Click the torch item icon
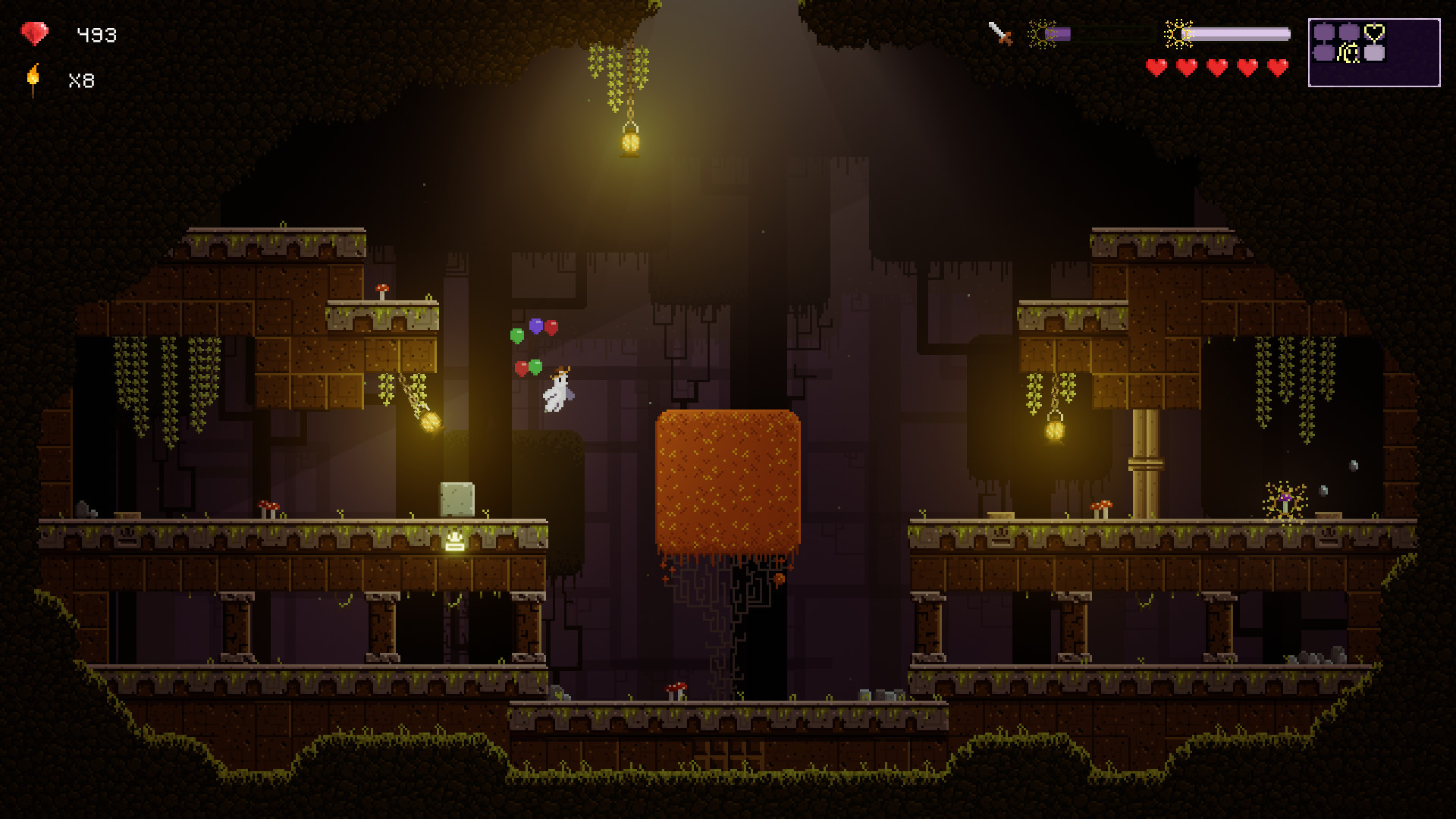The height and width of the screenshot is (819, 1456). (33, 80)
